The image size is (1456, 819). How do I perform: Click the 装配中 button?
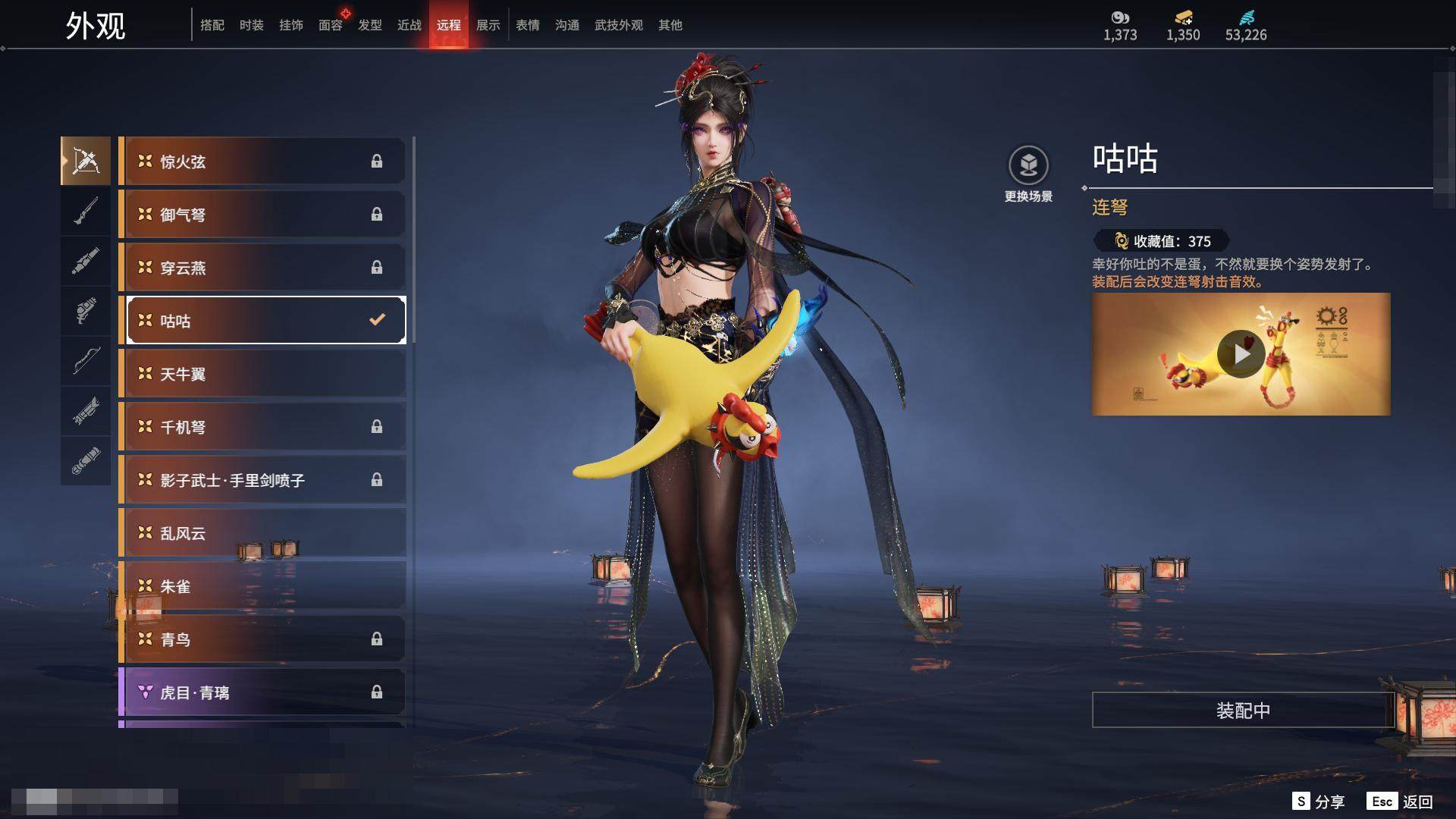tap(1242, 711)
